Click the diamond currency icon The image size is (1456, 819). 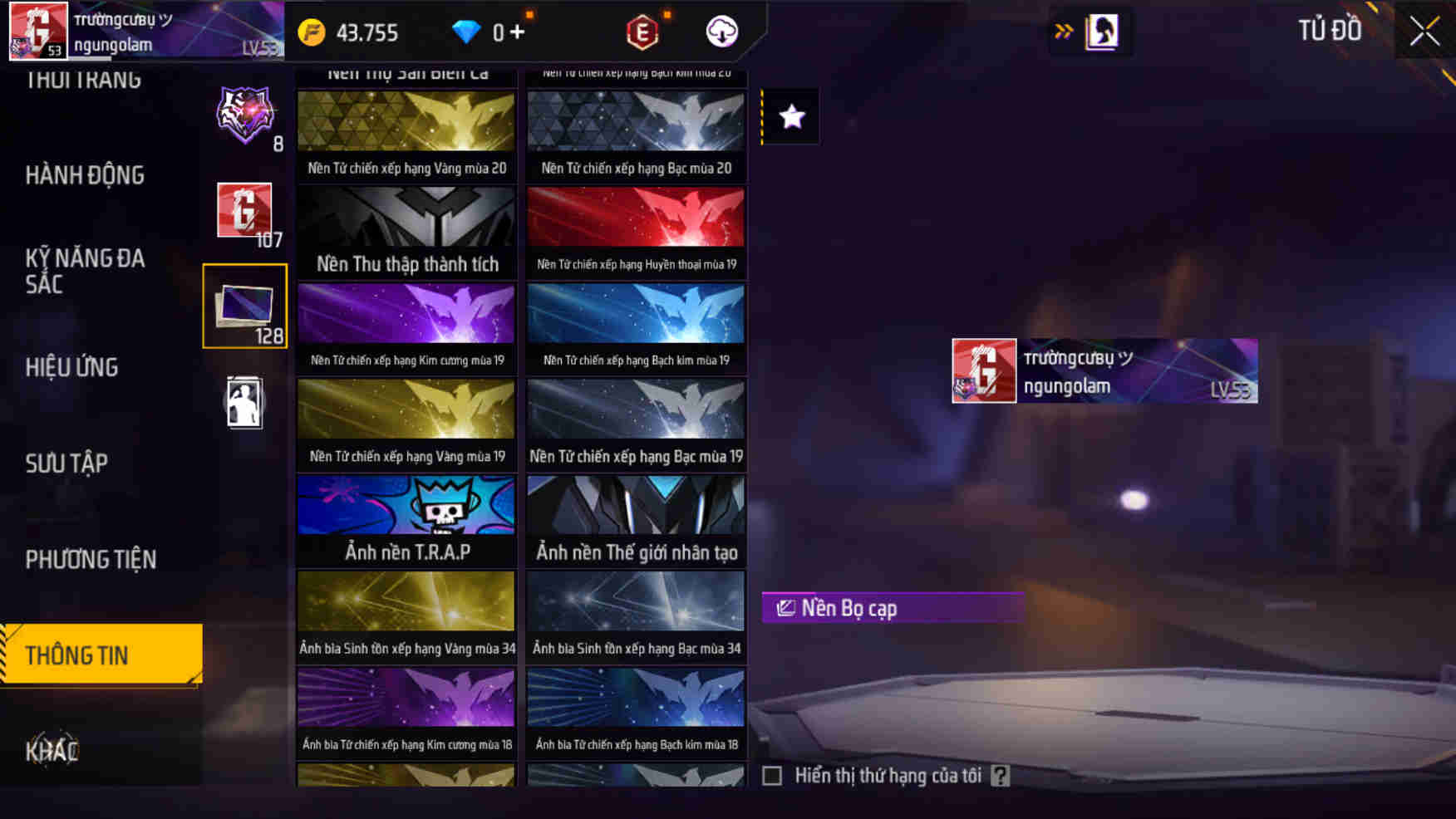click(x=470, y=32)
